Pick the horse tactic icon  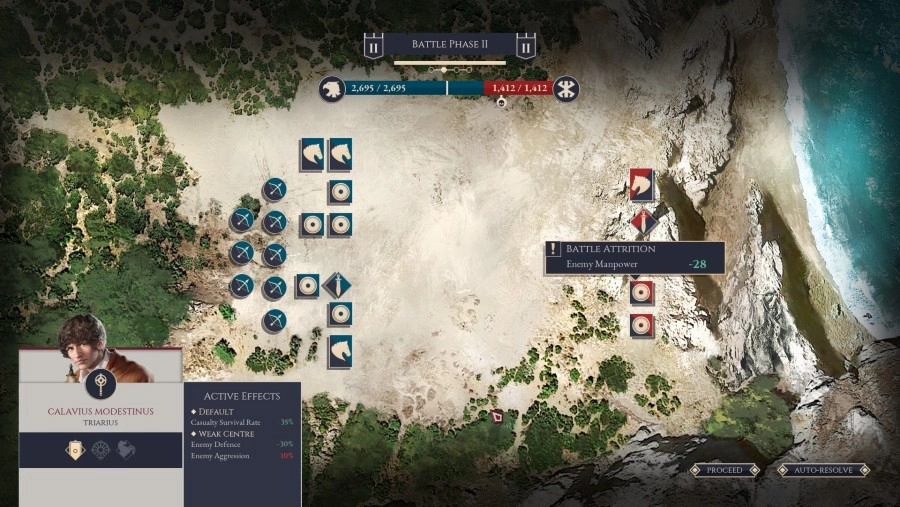click(128, 450)
